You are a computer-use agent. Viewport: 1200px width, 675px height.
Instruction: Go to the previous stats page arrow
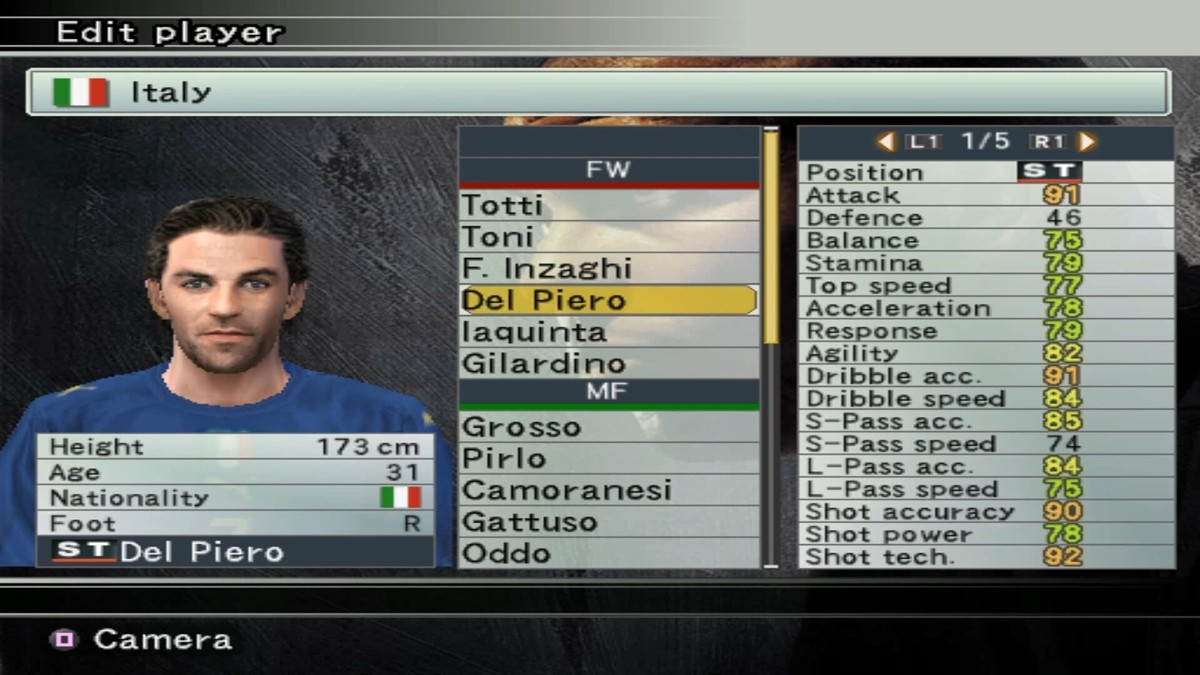[x=885, y=142]
